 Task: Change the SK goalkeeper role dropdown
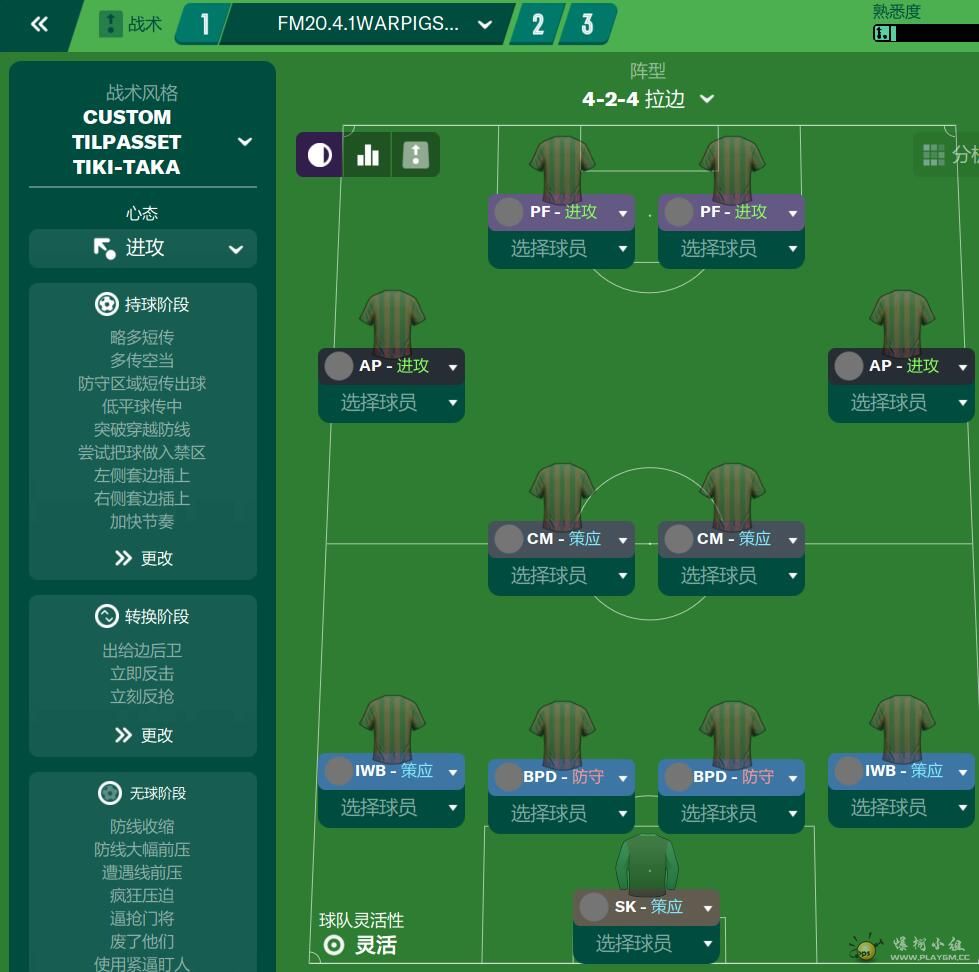(x=708, y=908)
